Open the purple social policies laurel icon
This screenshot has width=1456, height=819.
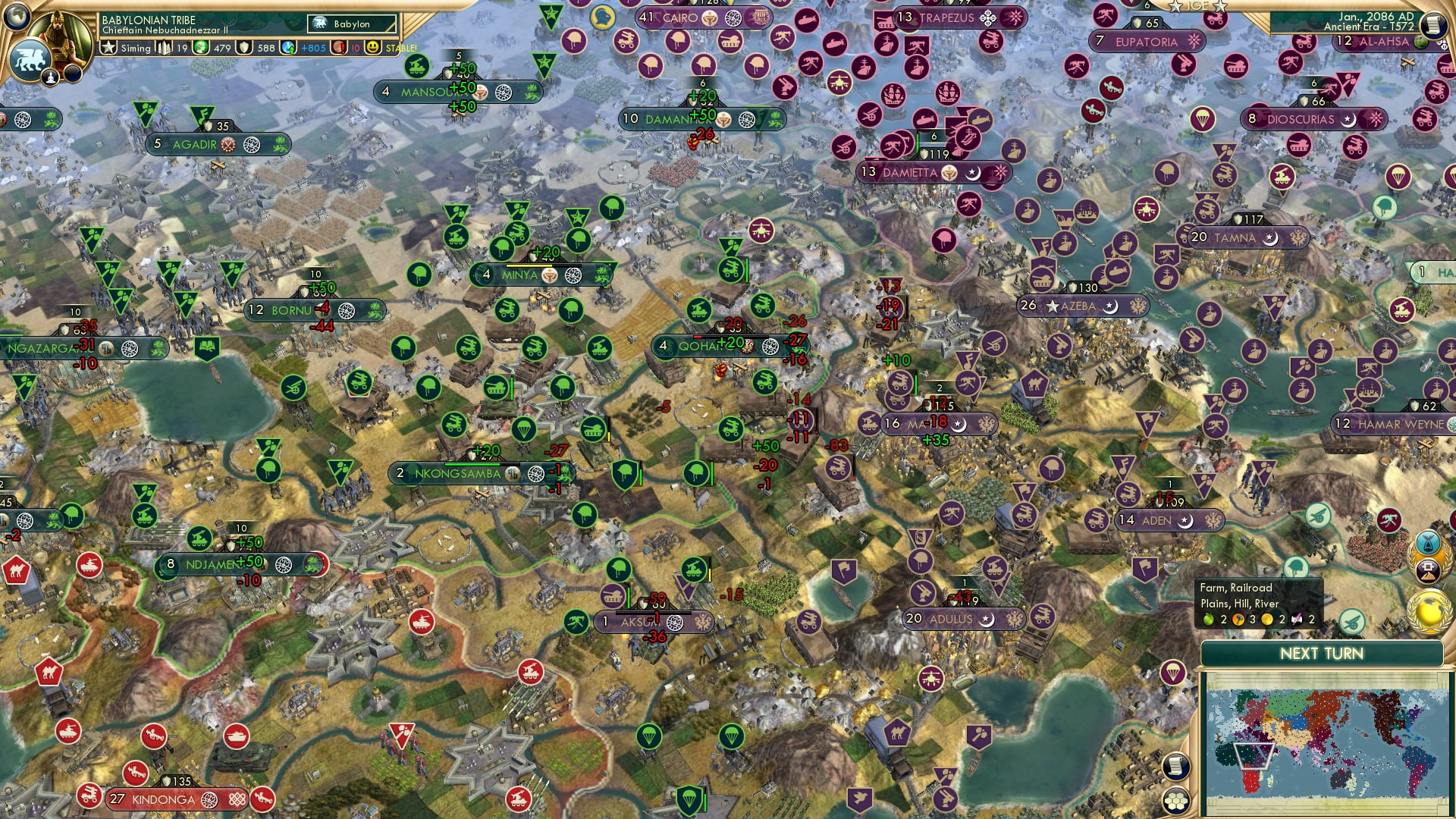pos(1427,570)
